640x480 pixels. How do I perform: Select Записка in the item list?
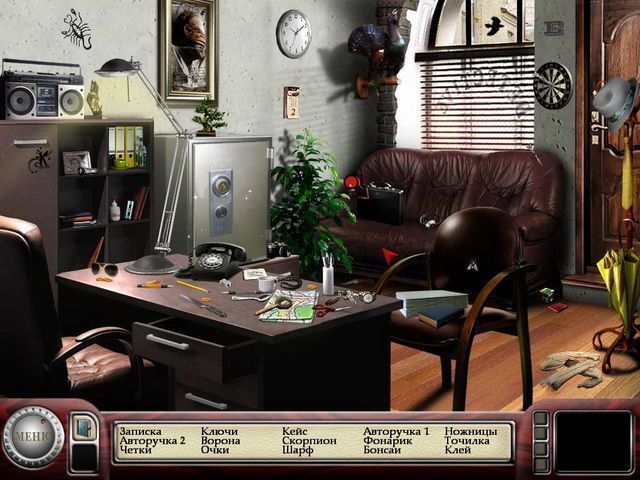140,432
